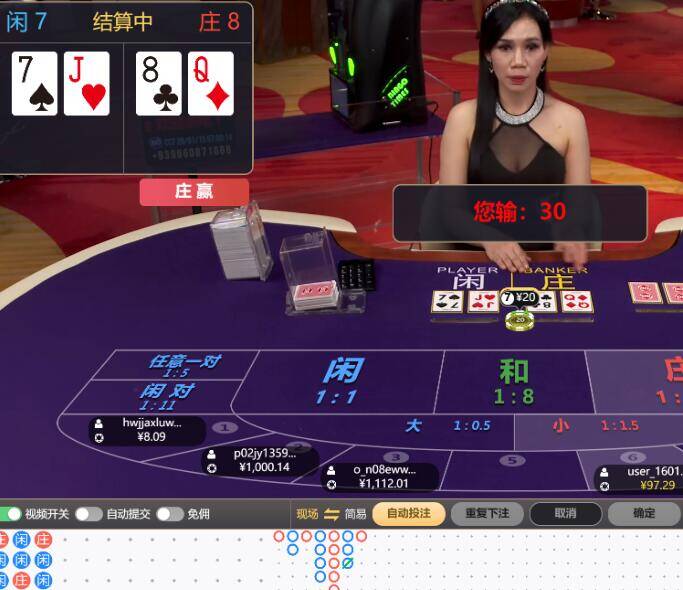Choose empty seat number 5

coord(512,461)
